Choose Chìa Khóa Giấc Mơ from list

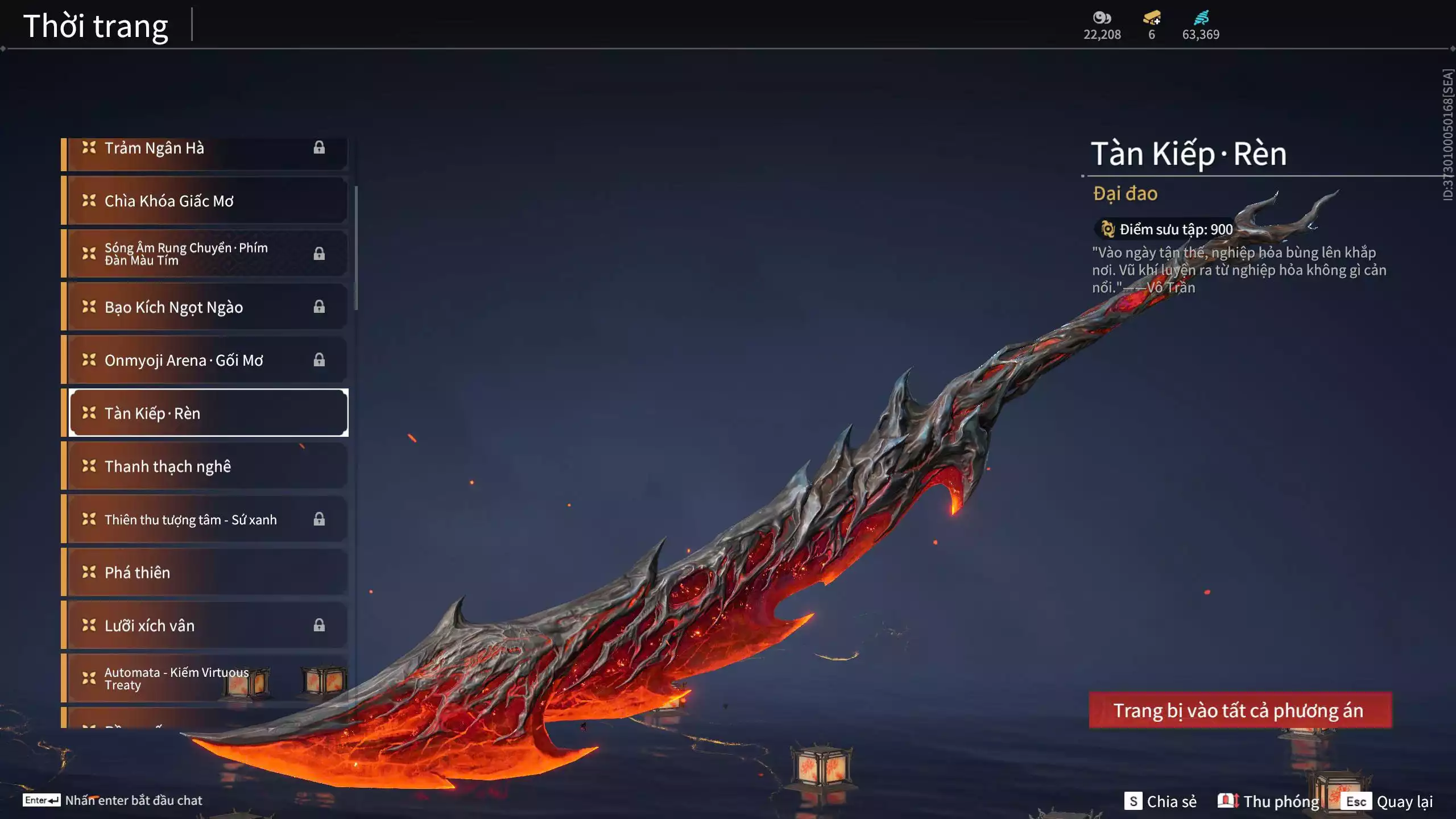pos(205,201)
